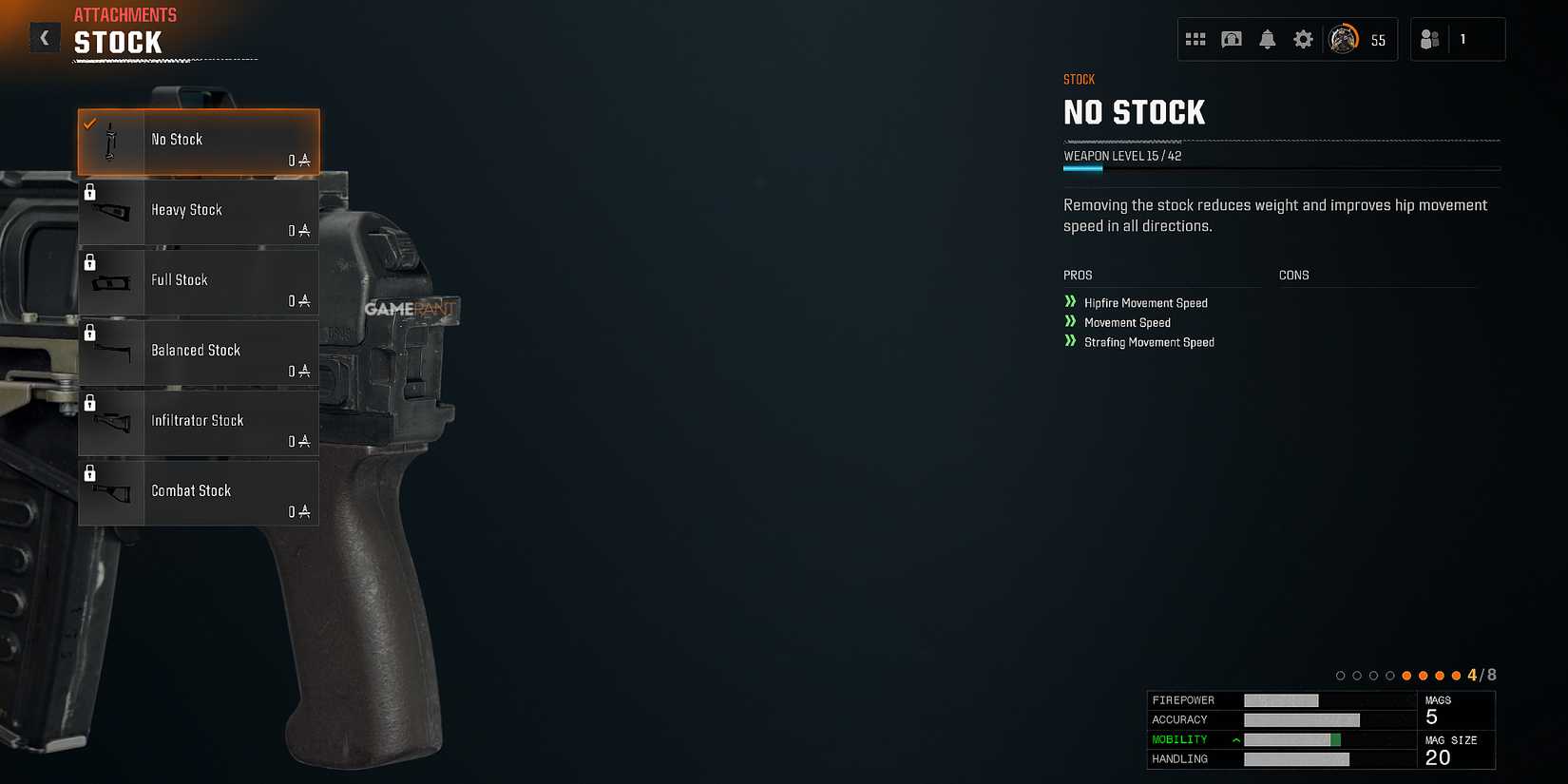Click the unlock requirement icon beside Combat Stock

click(x=90, y=472)
